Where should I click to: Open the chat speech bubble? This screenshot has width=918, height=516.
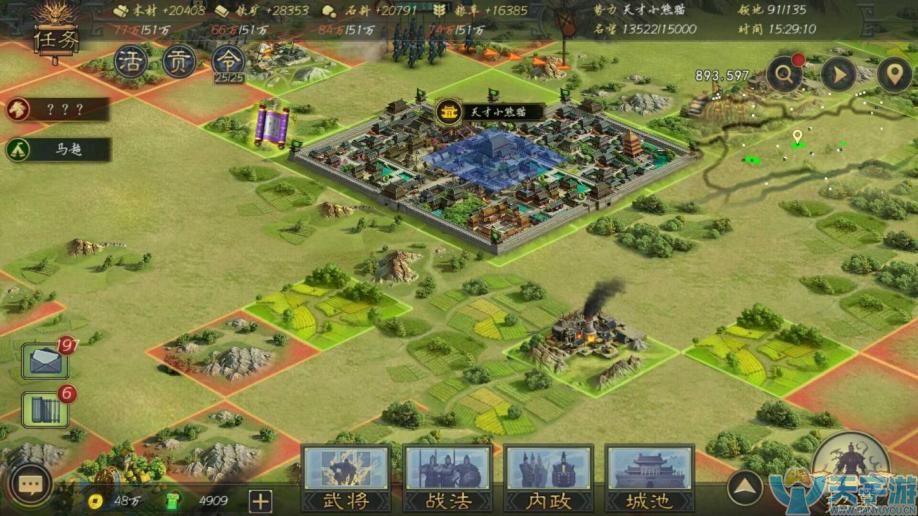pyautogui.click(x=30, y=485)
